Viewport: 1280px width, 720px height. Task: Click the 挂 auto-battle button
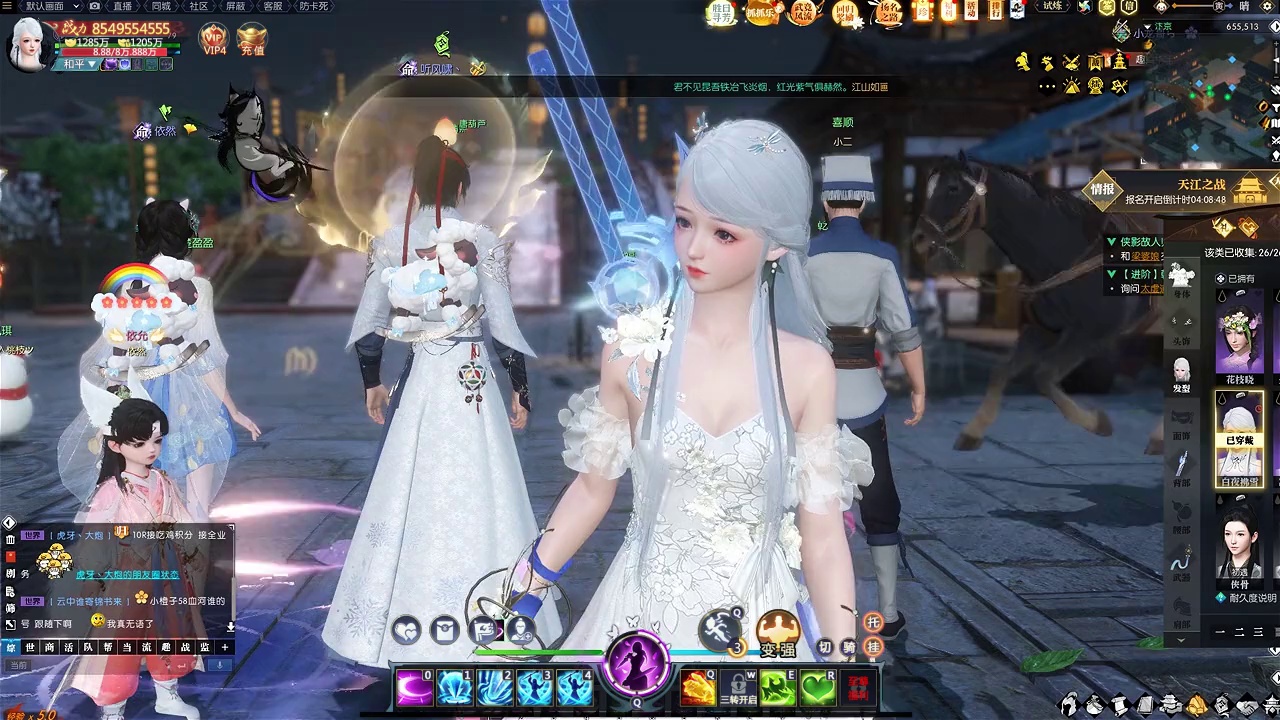(x=873, y=648)
